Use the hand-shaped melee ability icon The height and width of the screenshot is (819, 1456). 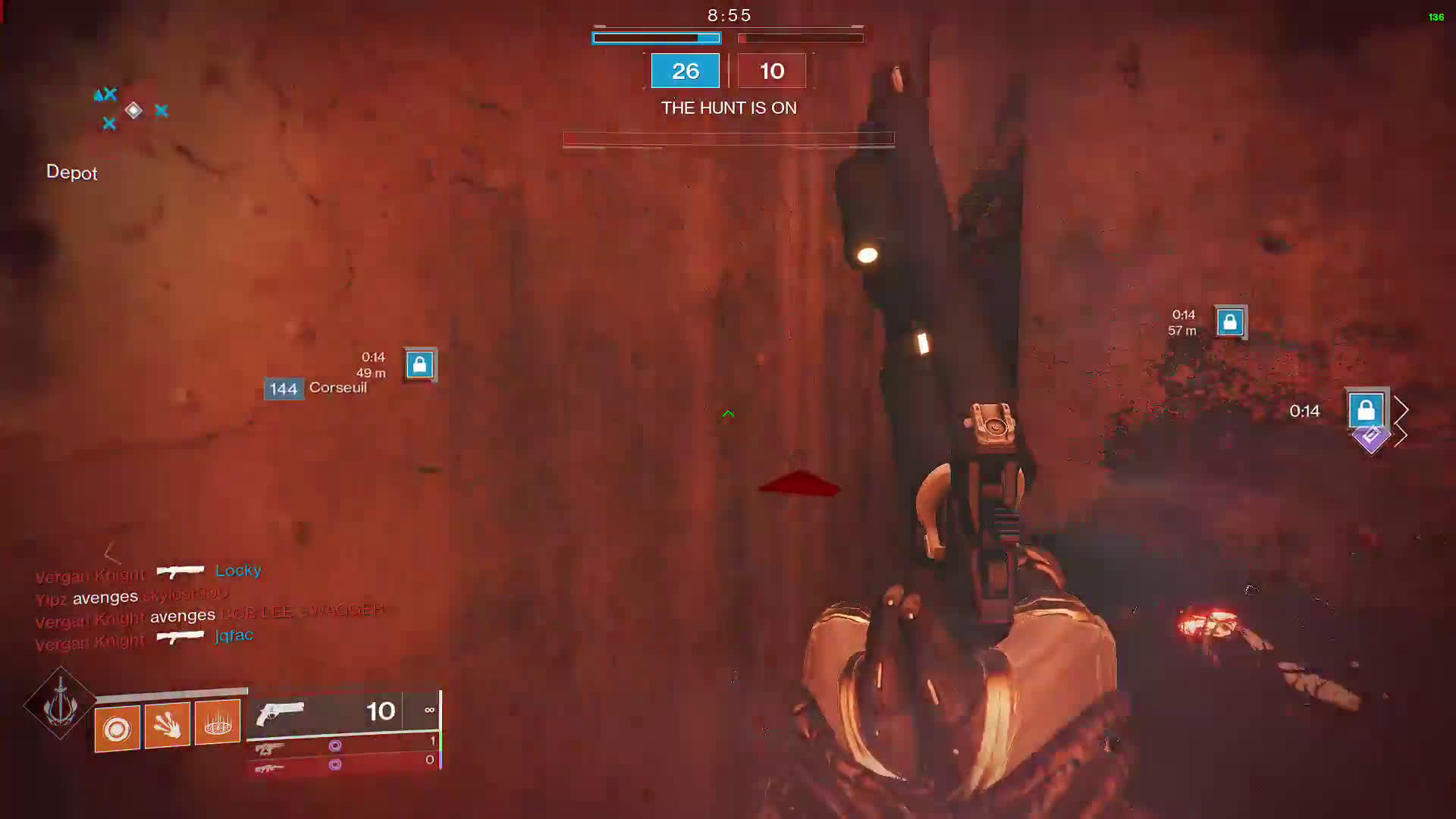point(167,725)
